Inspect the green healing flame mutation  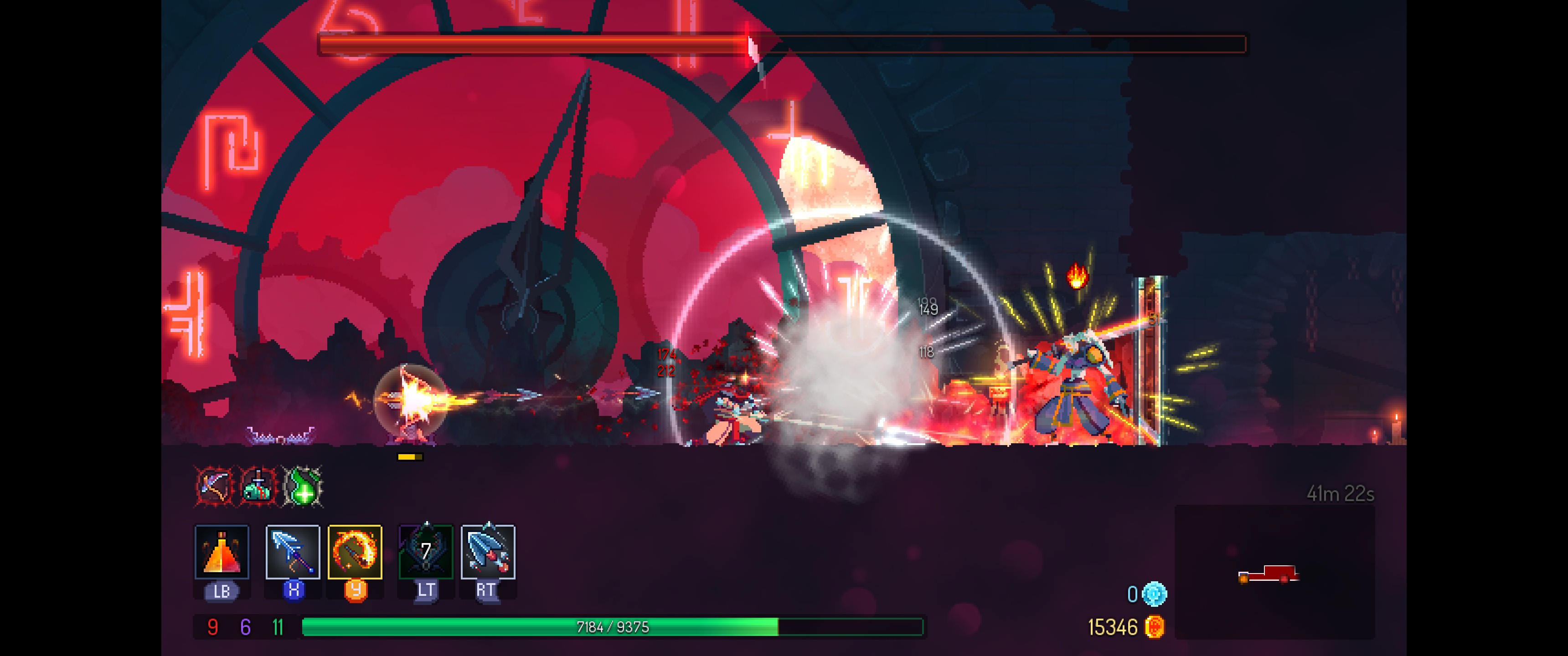tap(303, 486)
